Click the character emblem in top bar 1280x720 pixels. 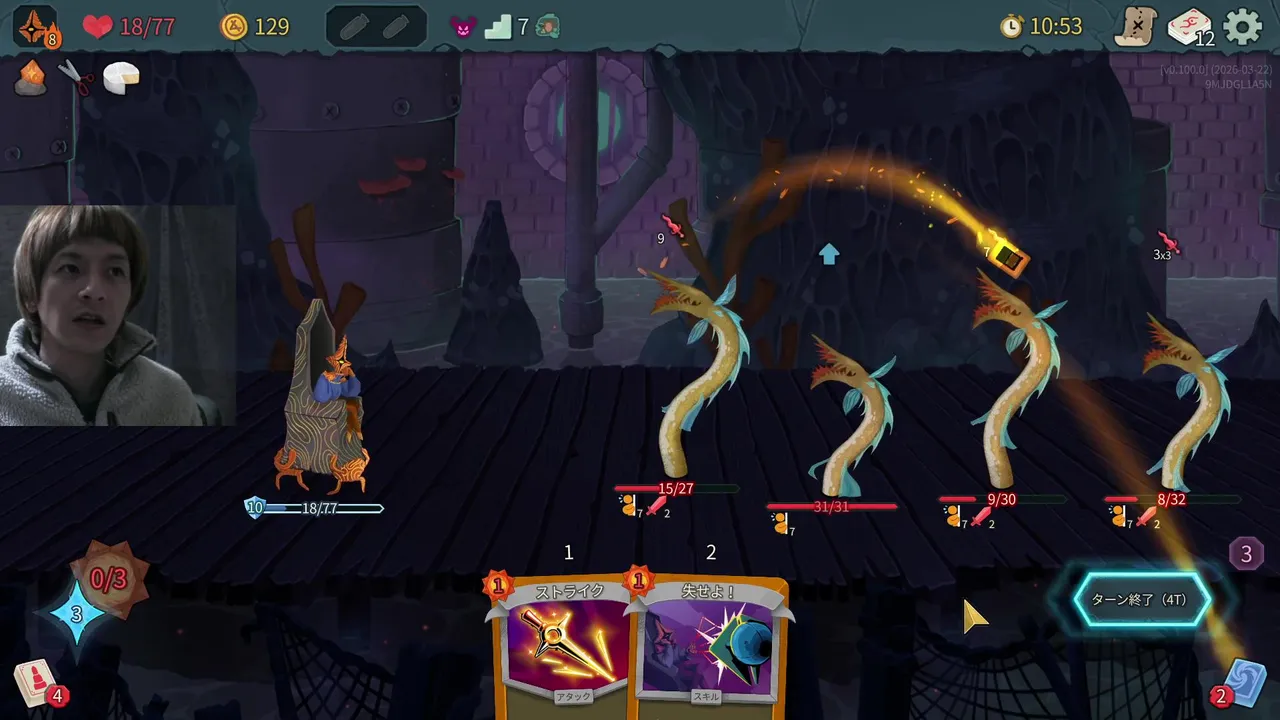(x=34, y=26)
